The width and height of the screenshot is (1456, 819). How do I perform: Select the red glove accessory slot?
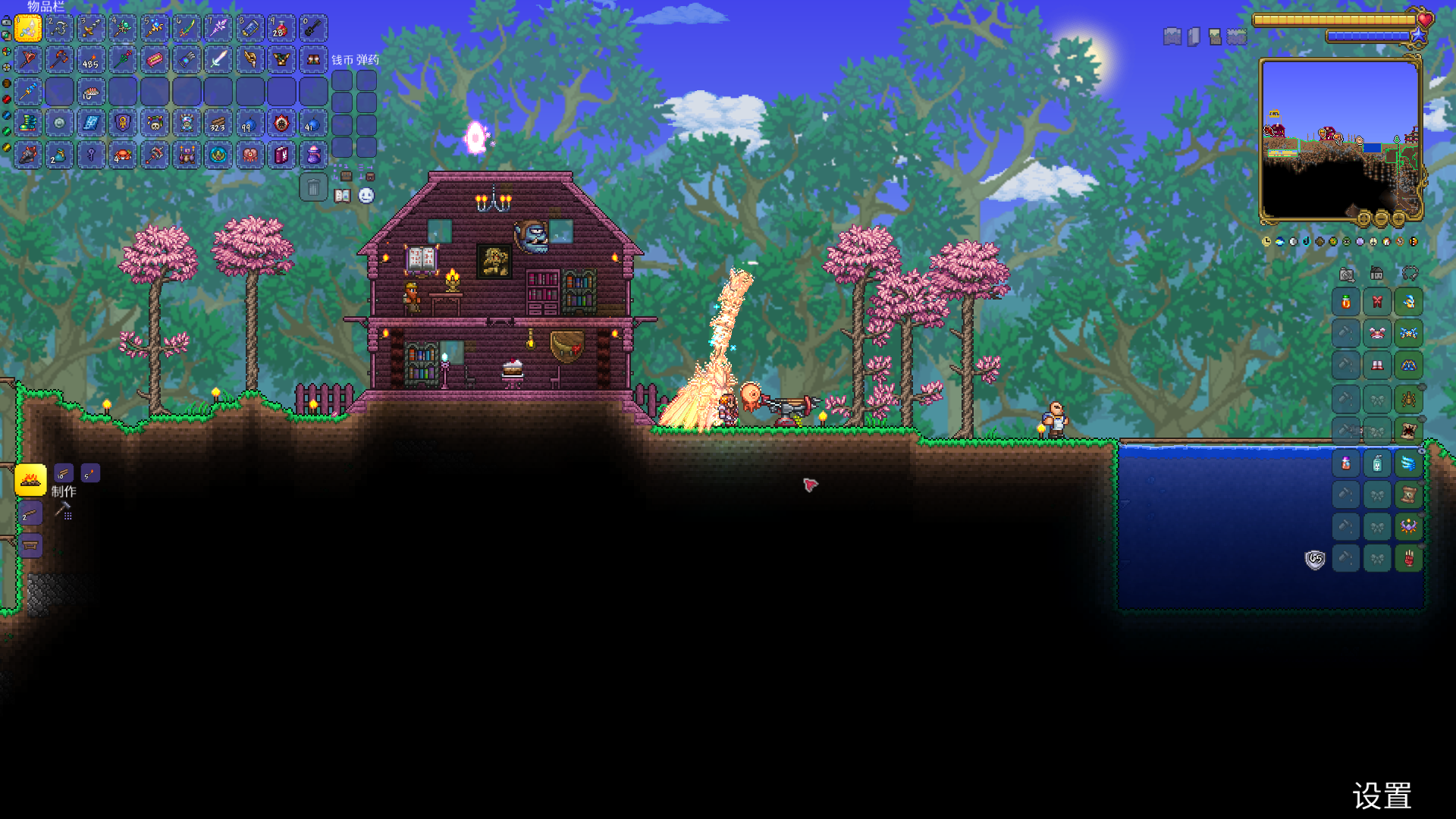pos(1408,558)
